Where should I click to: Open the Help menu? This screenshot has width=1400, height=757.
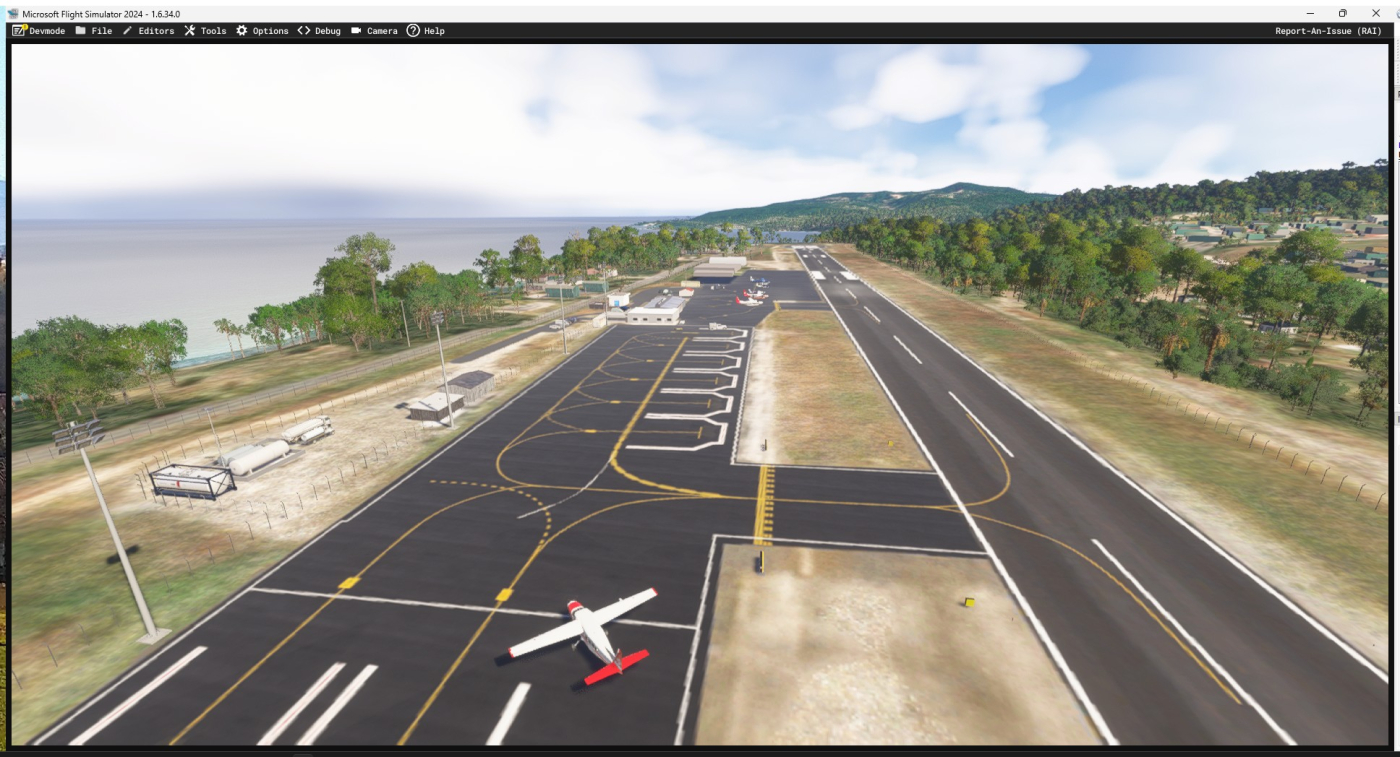tap(426, 31)
